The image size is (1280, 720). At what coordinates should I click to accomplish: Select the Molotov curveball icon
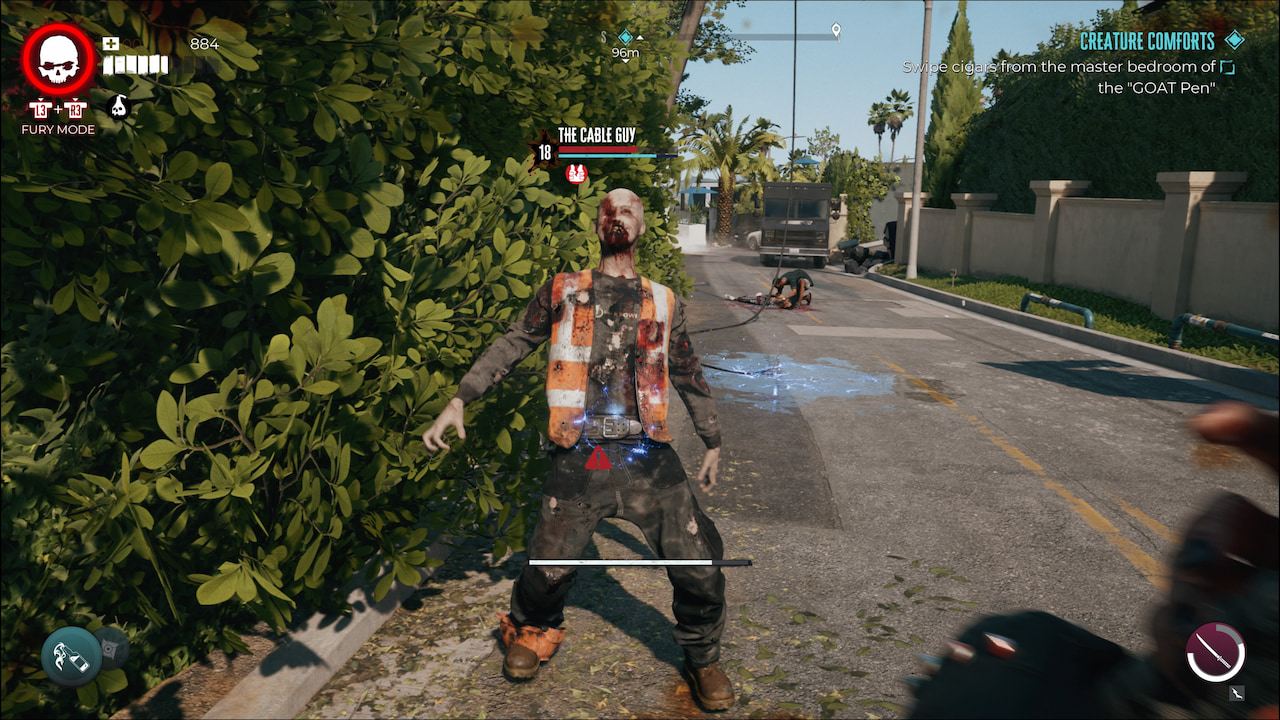pos(70,655)
